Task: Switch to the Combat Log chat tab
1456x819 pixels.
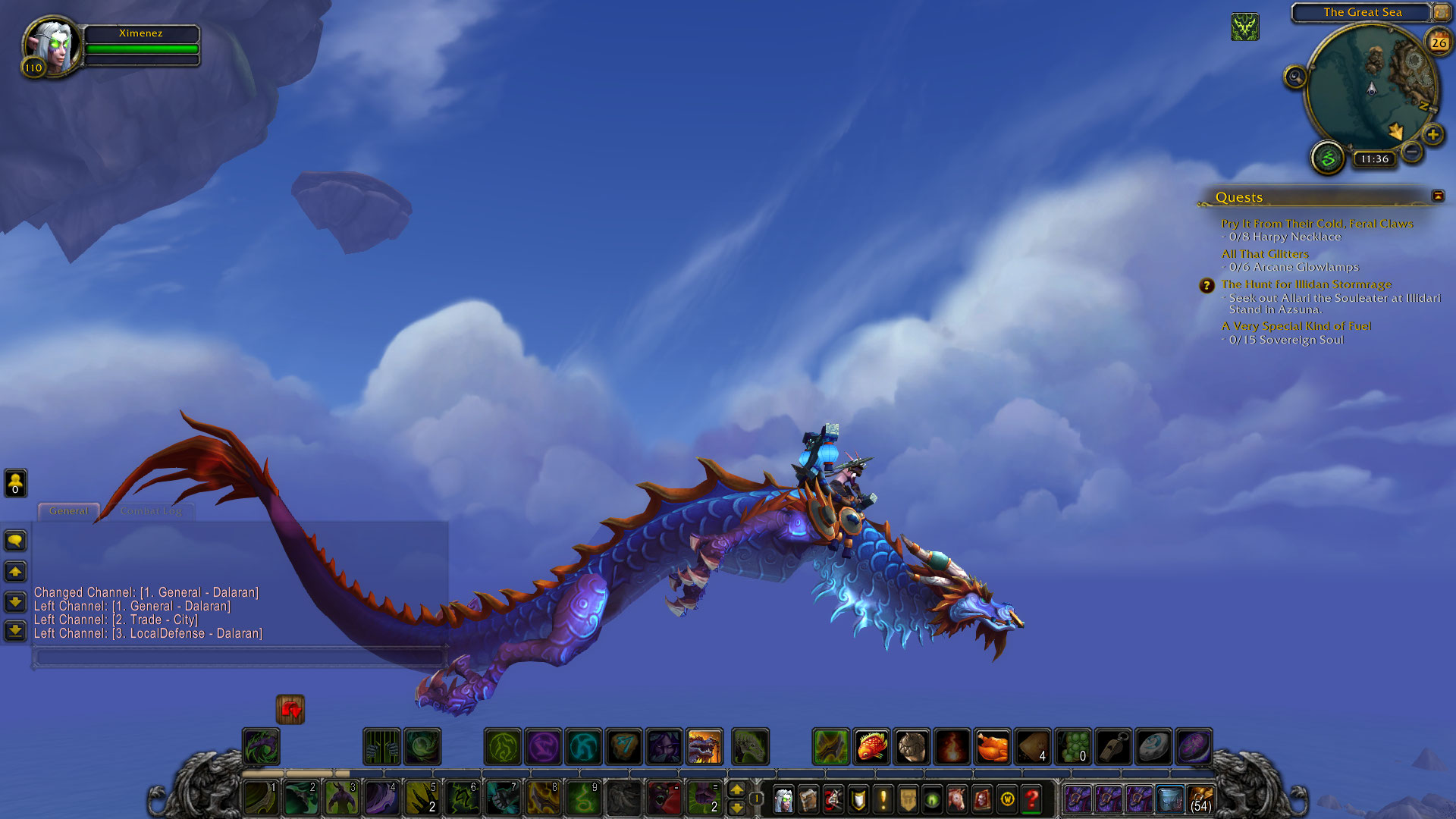Action: [x=151, y=511]
